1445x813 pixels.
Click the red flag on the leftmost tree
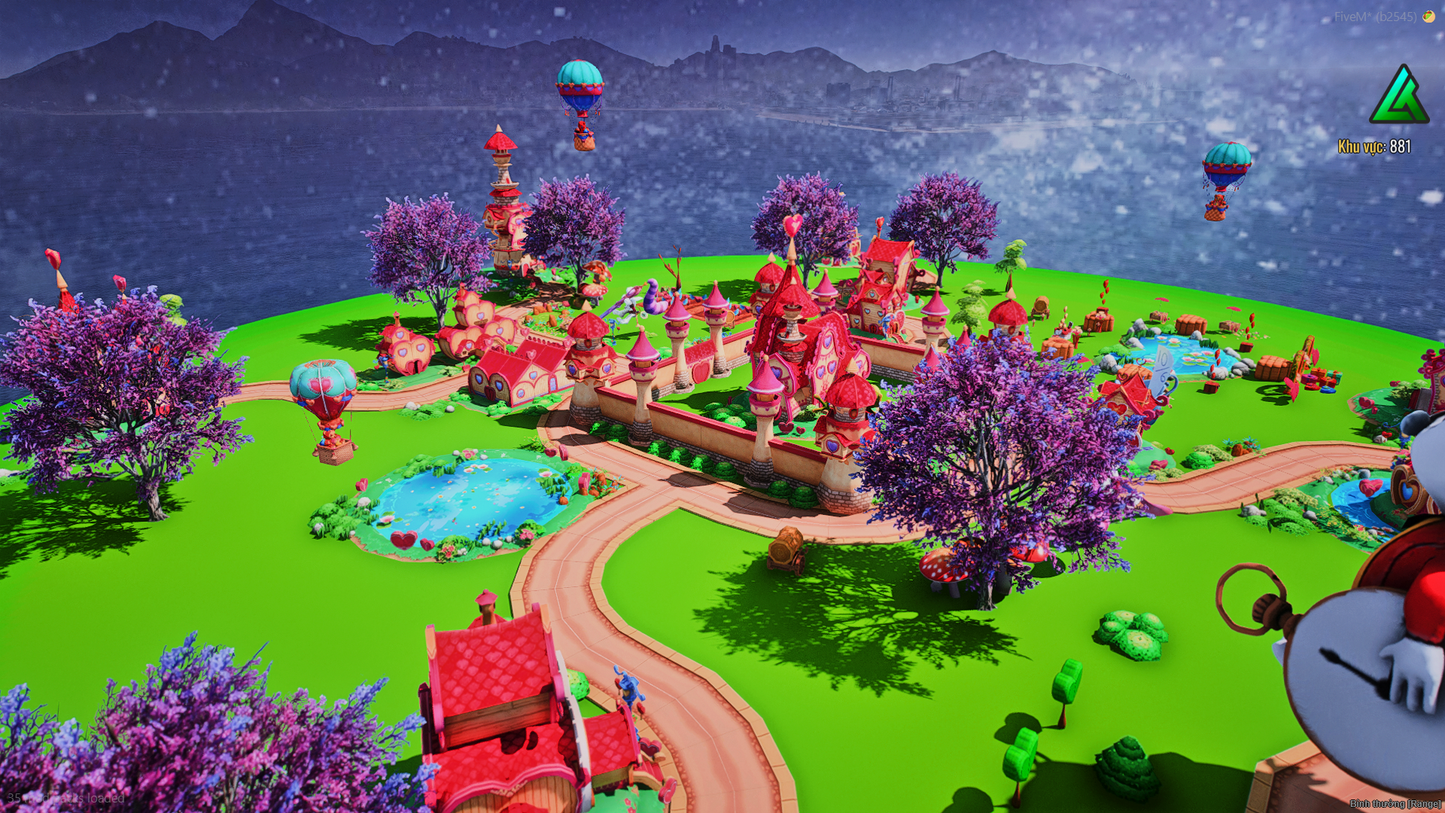coord(53,257)
